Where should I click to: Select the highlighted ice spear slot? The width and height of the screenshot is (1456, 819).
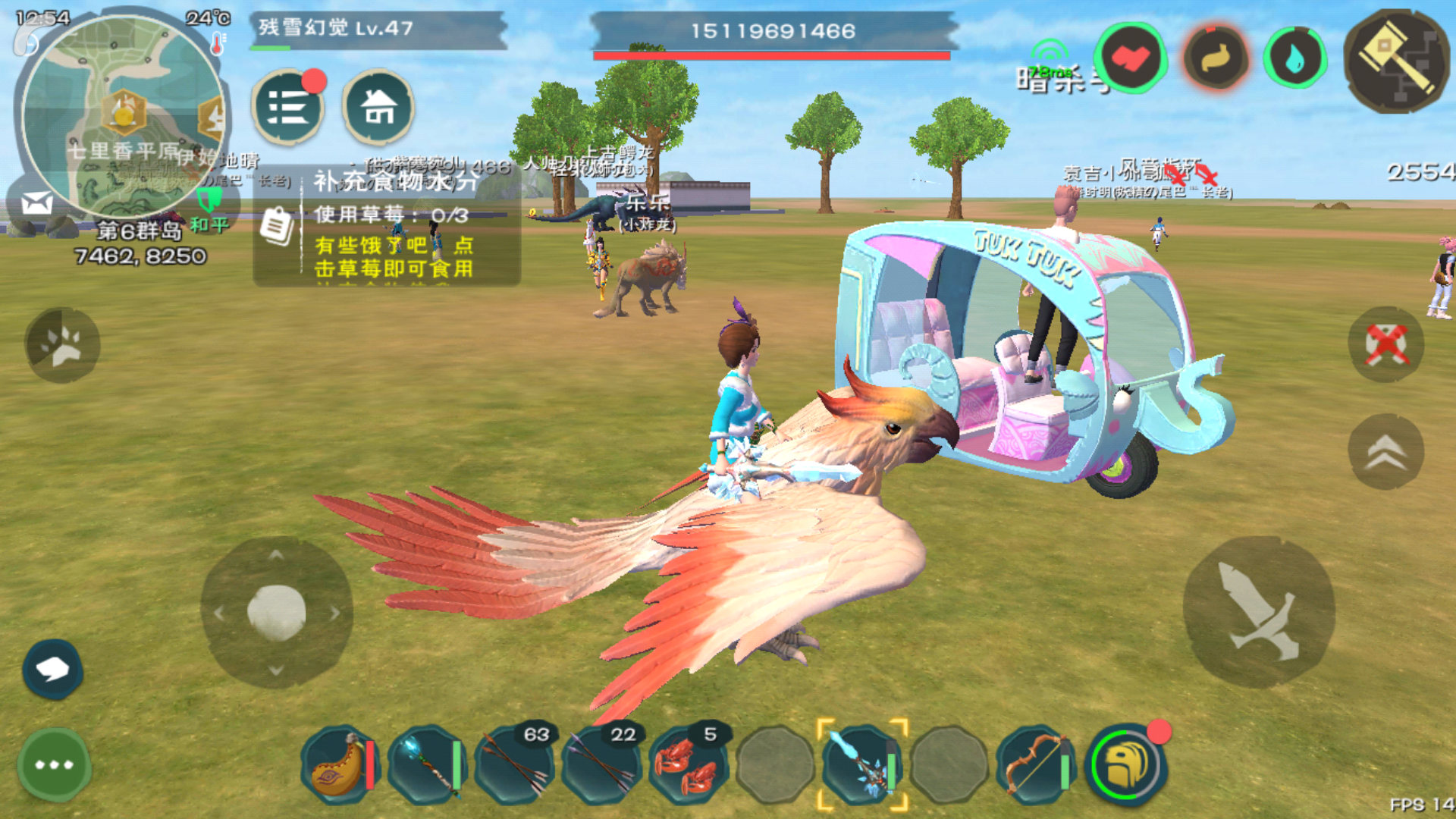[862, 764]
